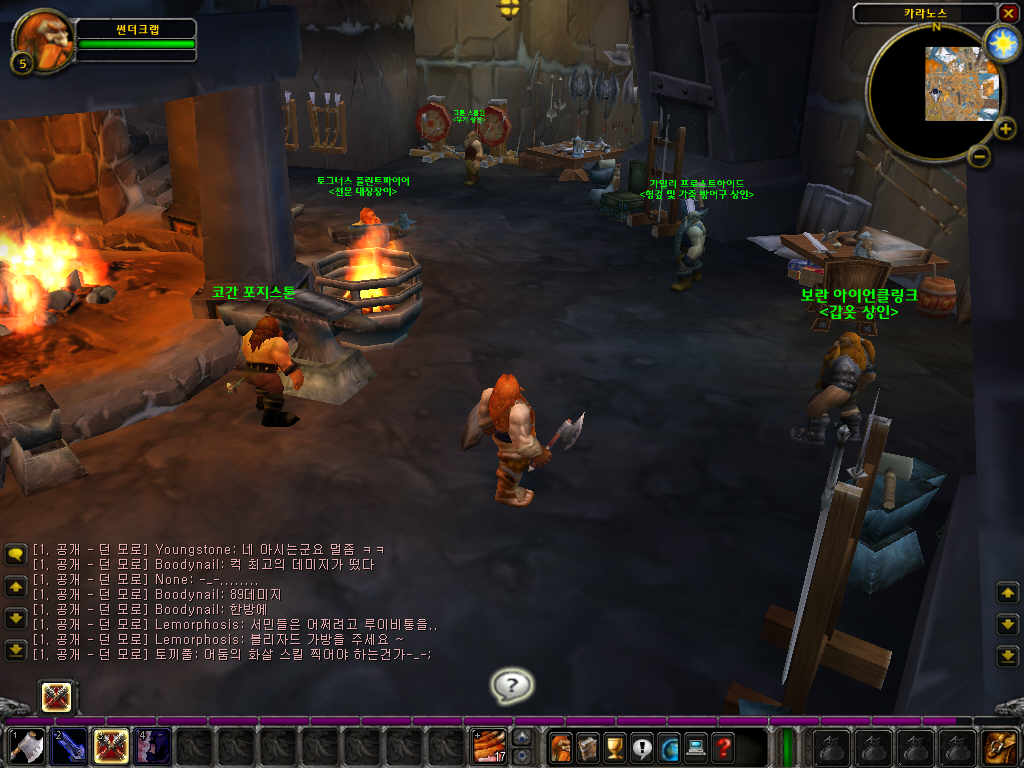Image resolution: width=1024 pixels, height=768 pixels.
Task: Click the dwarf player portrait
Action: tap(43, 38)
